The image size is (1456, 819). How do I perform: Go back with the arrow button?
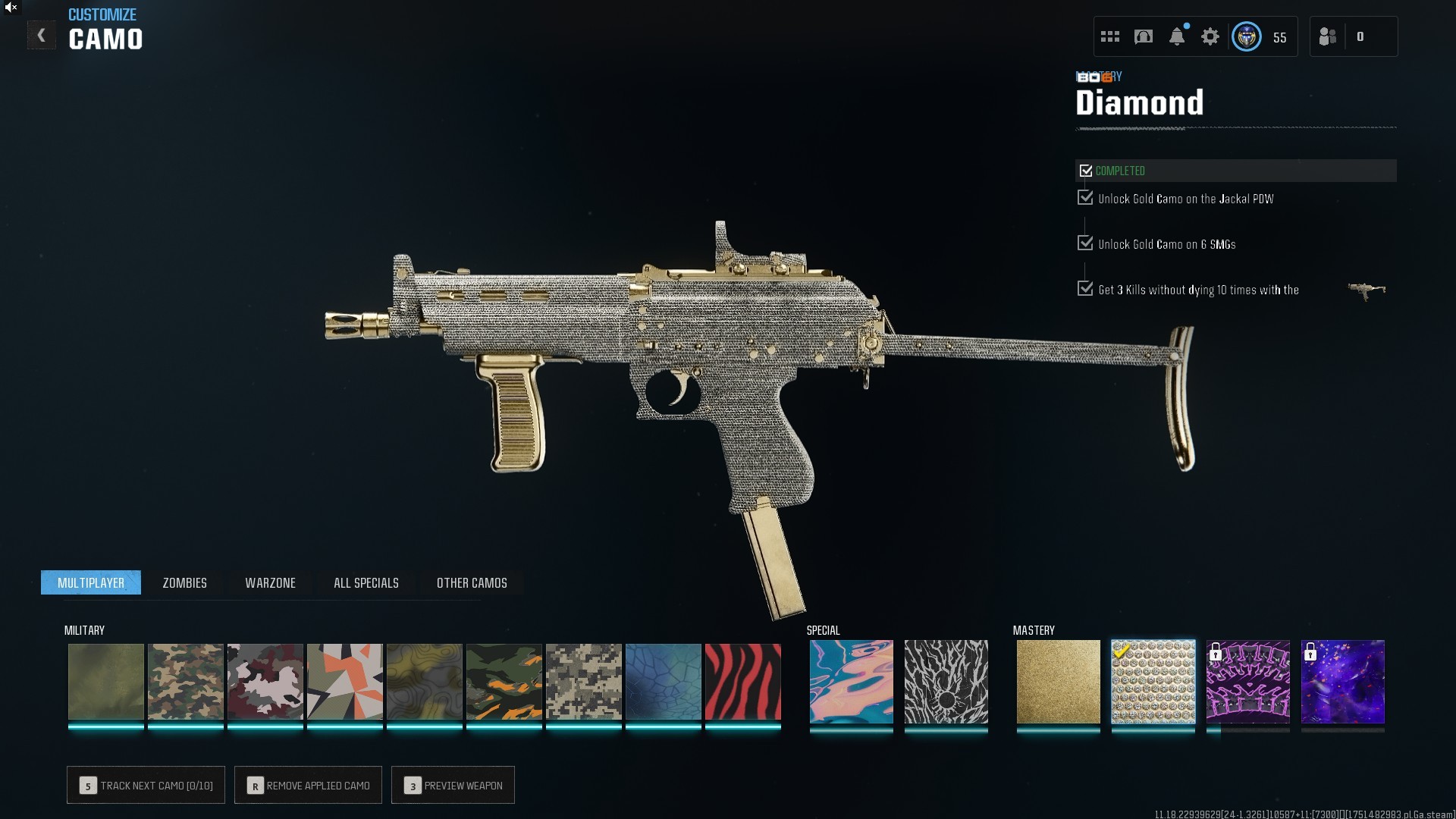[x=41, y=36]
